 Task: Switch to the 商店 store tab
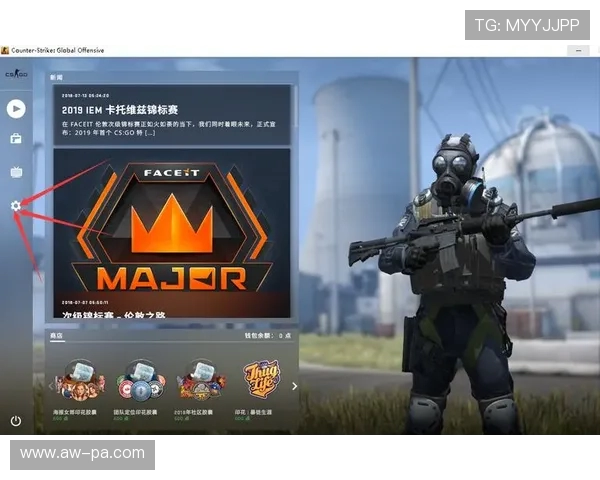[56, 336]
